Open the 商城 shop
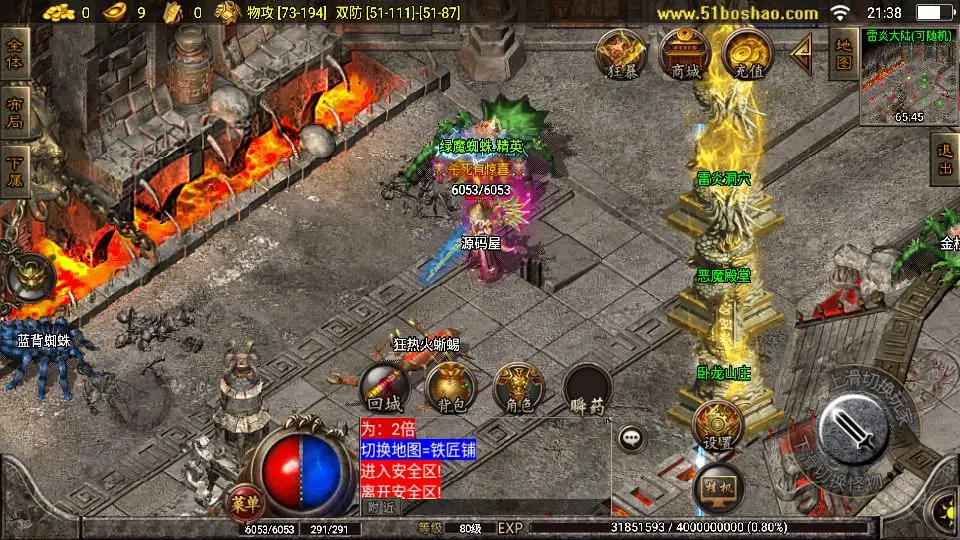This screenshot has height=540, width=960. (x=685, y=54)
